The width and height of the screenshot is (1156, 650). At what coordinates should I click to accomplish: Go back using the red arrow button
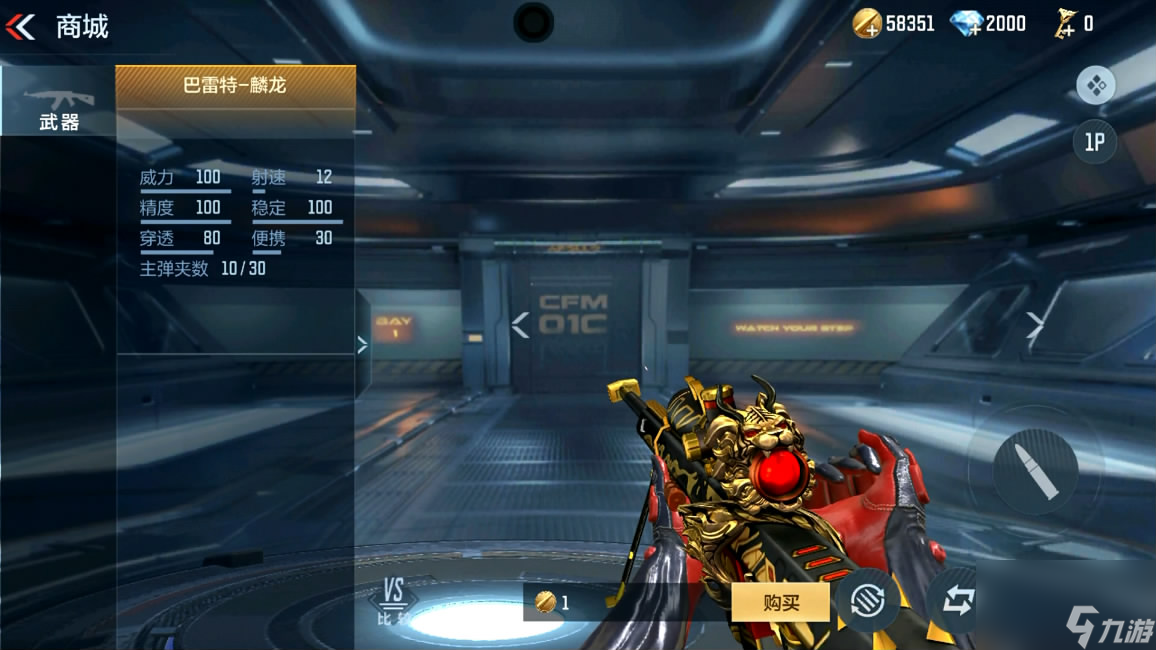[20, 27]
